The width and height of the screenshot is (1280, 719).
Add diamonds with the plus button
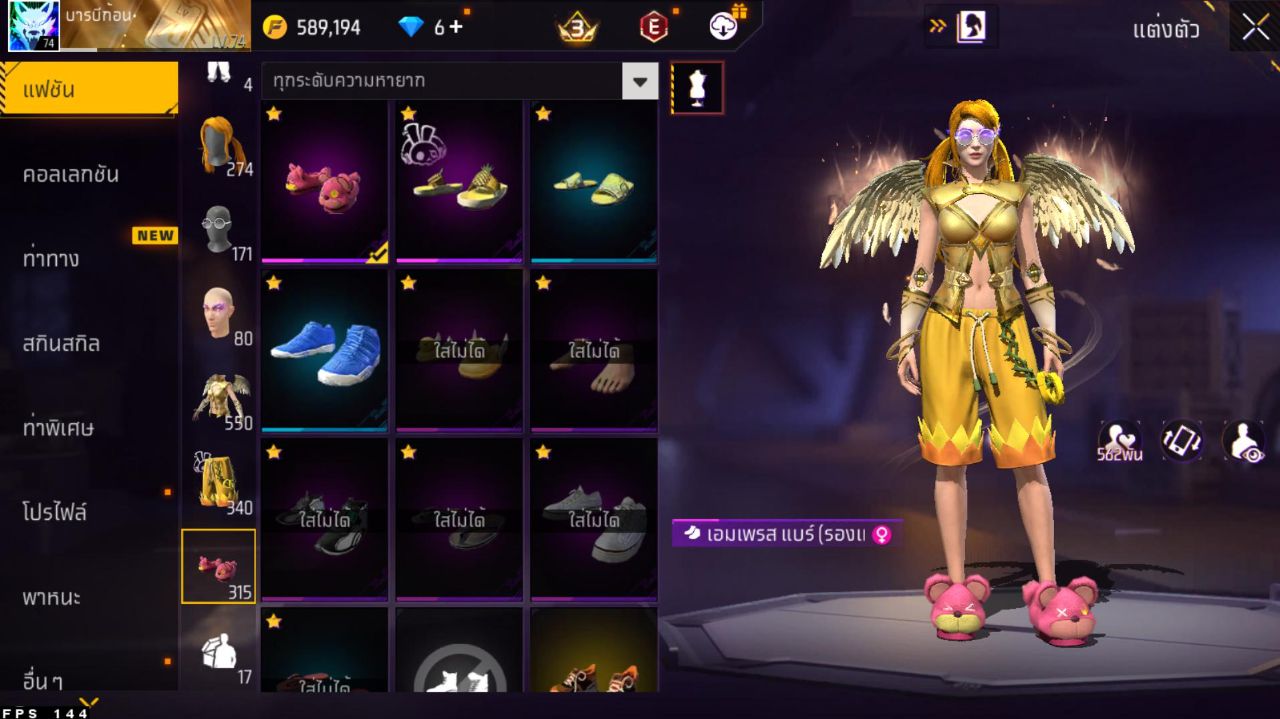(456, 27)
